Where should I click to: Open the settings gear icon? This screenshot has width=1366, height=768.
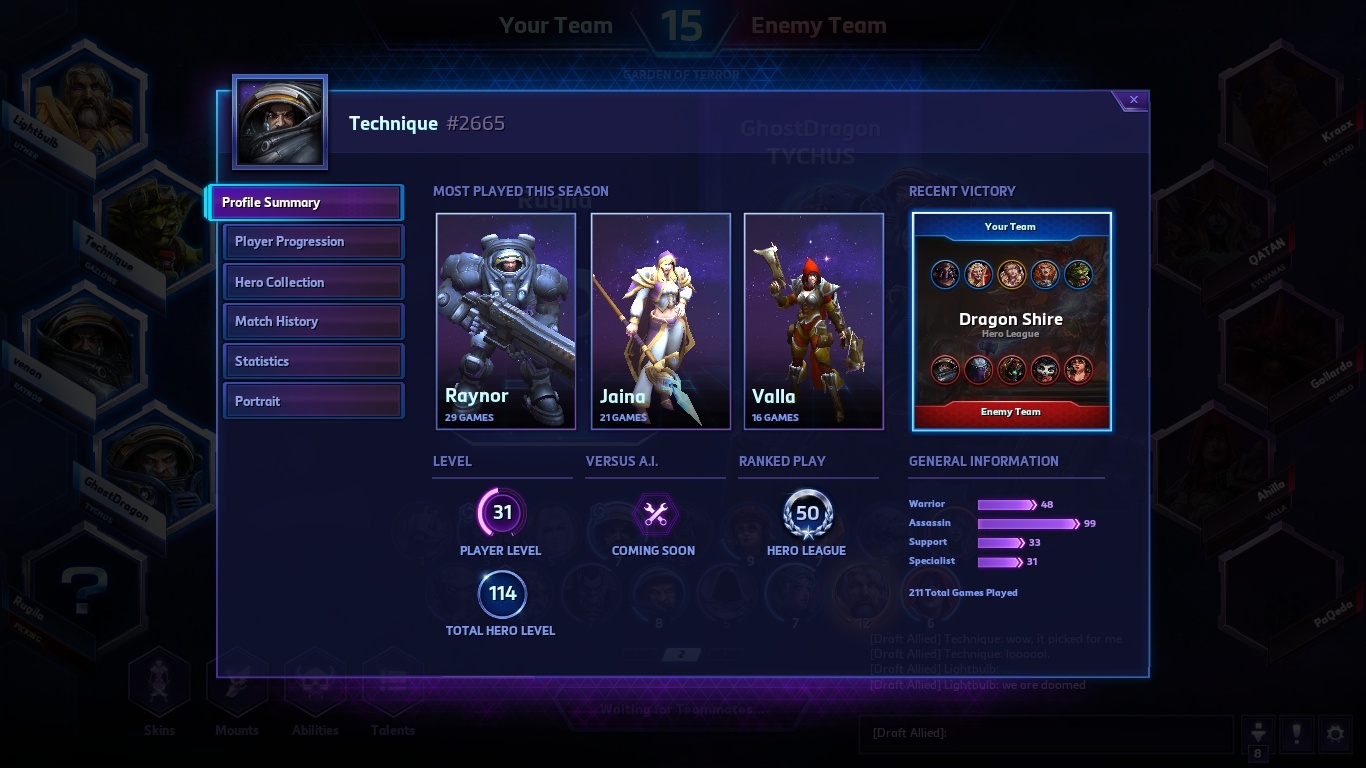click(1335, 734)
